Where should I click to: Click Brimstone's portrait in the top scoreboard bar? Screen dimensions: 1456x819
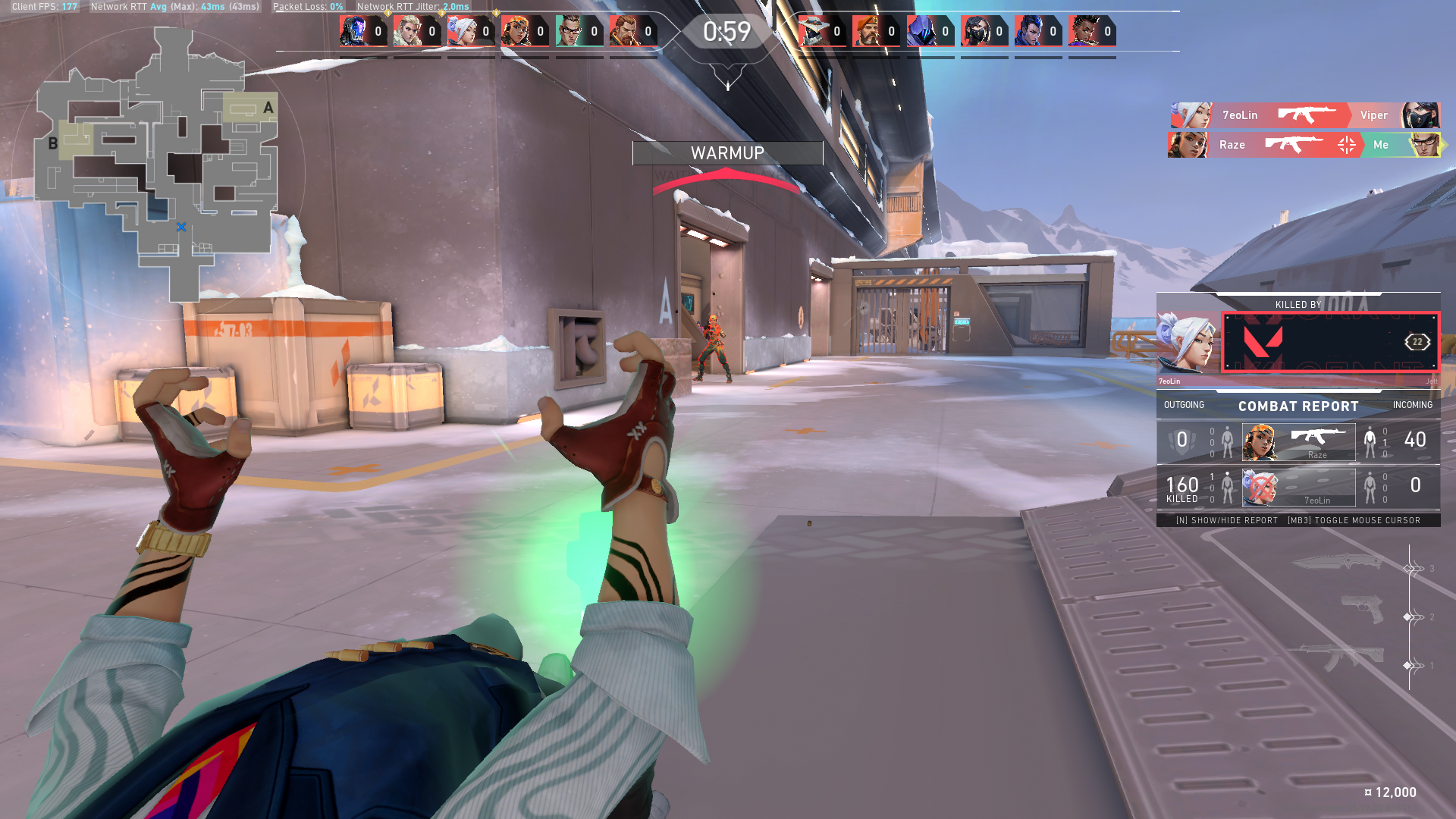868,32
